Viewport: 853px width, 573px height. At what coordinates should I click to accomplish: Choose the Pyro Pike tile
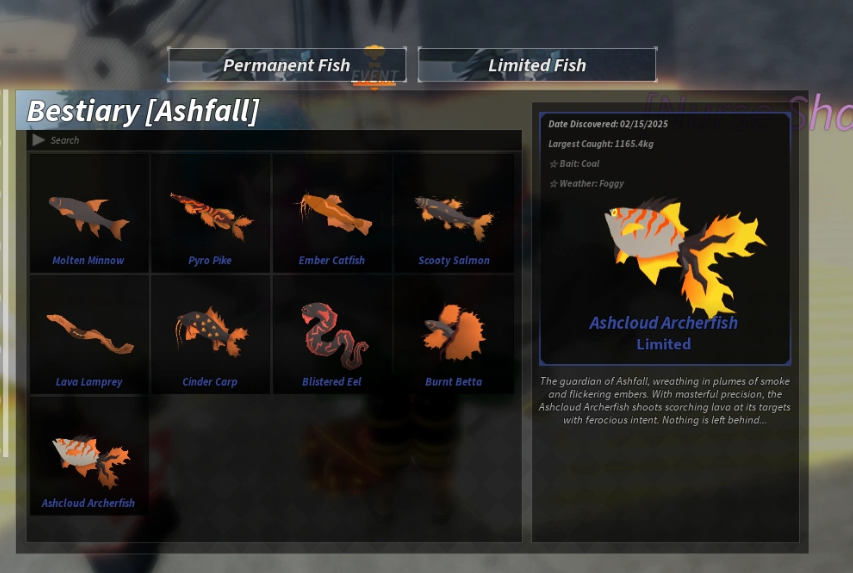(210, 214)
